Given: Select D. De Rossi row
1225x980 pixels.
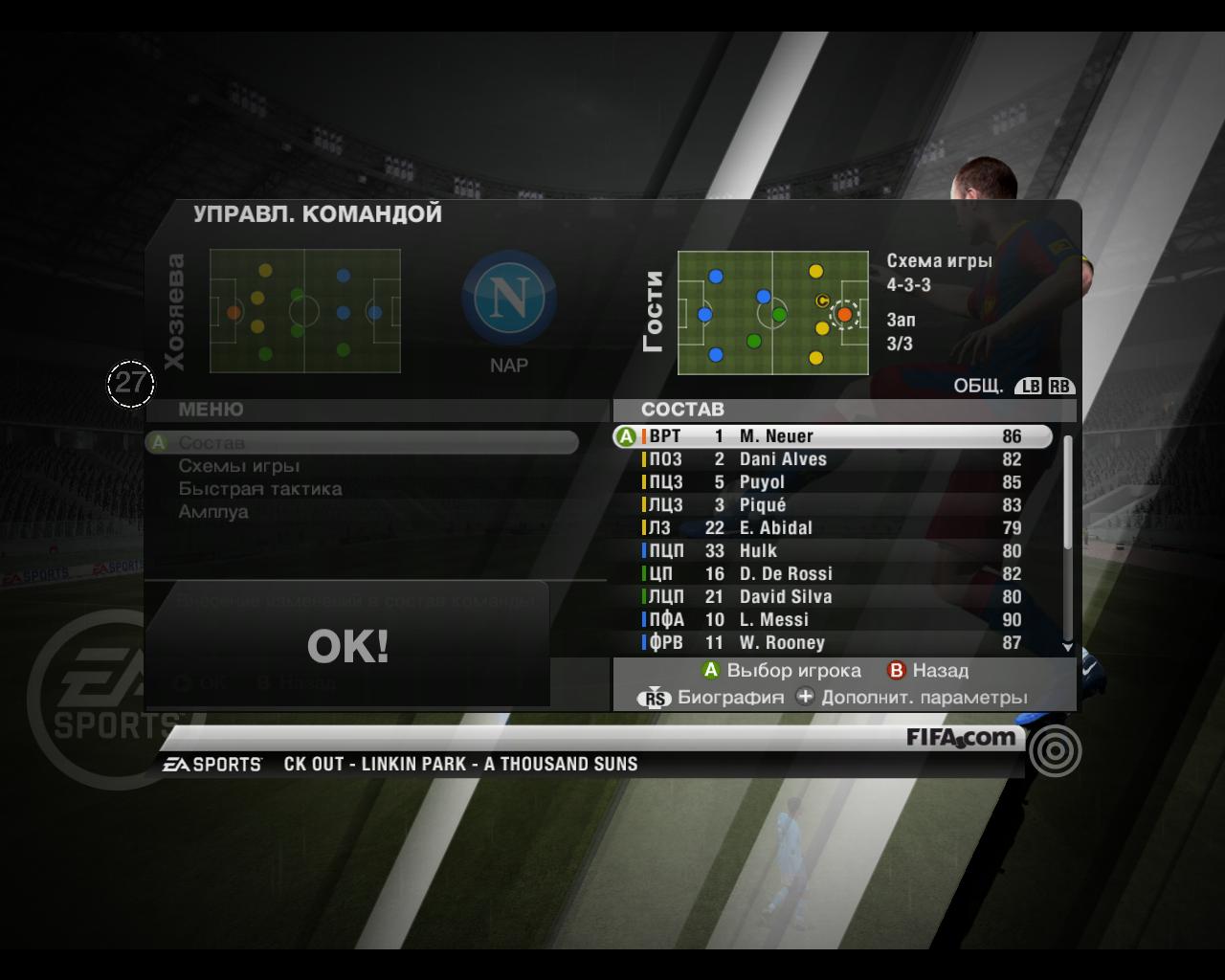Looking at the screenshot, I should 833,574.
